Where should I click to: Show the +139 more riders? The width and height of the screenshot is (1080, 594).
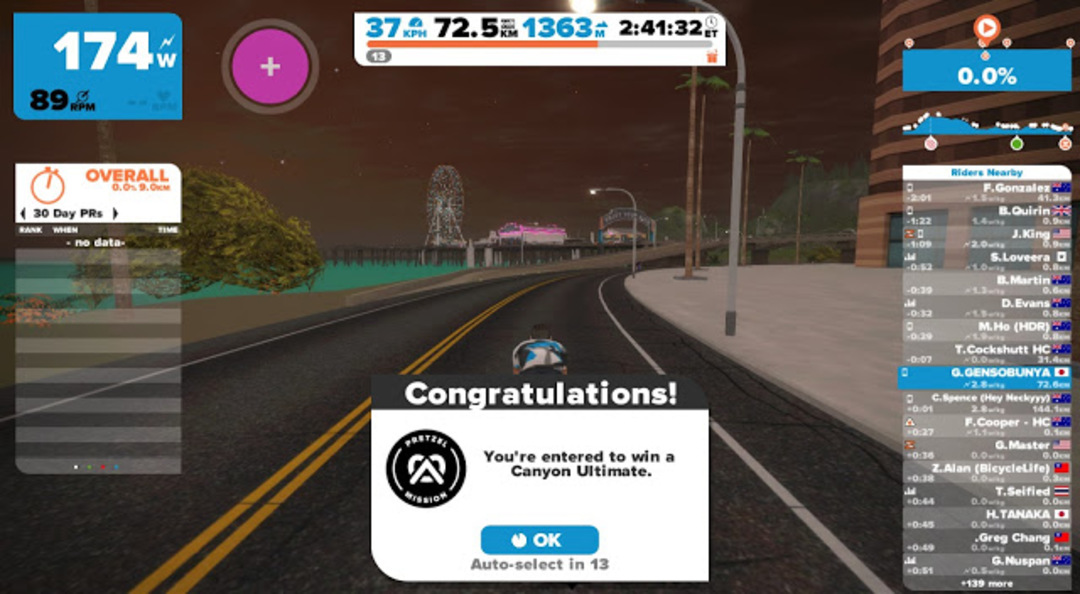point(986,582)
